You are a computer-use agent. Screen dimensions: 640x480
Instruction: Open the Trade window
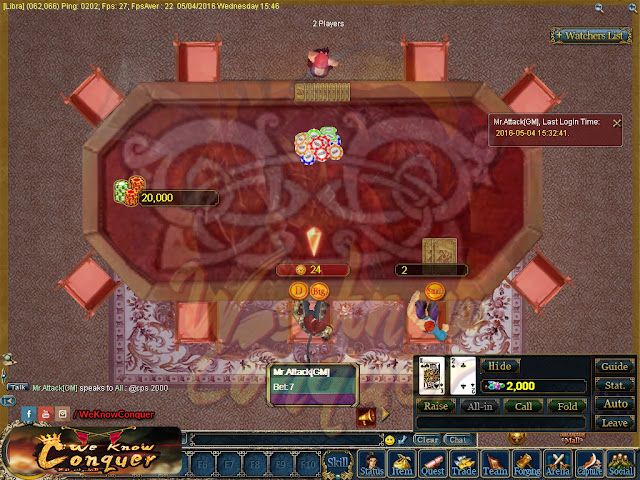coord(464,465)
